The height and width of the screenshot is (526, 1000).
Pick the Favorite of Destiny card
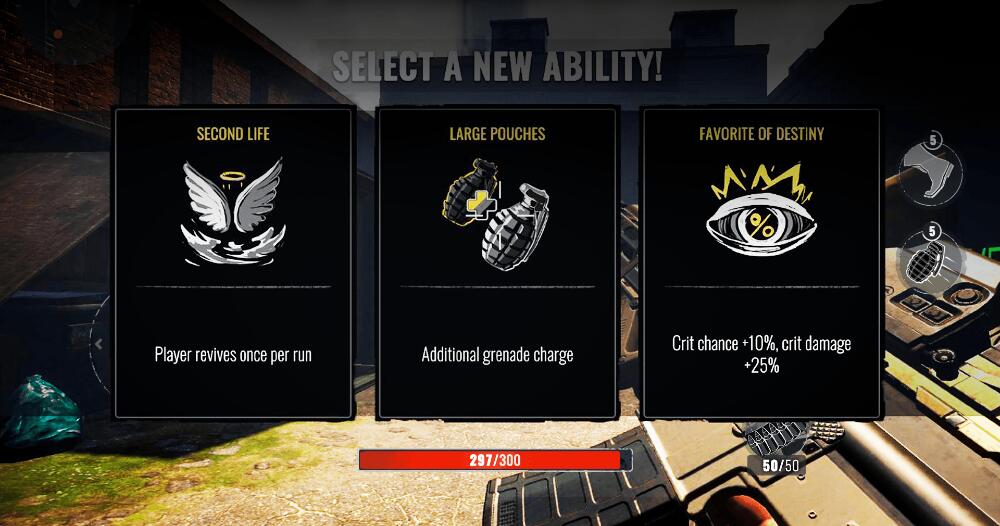click(761, 262)
